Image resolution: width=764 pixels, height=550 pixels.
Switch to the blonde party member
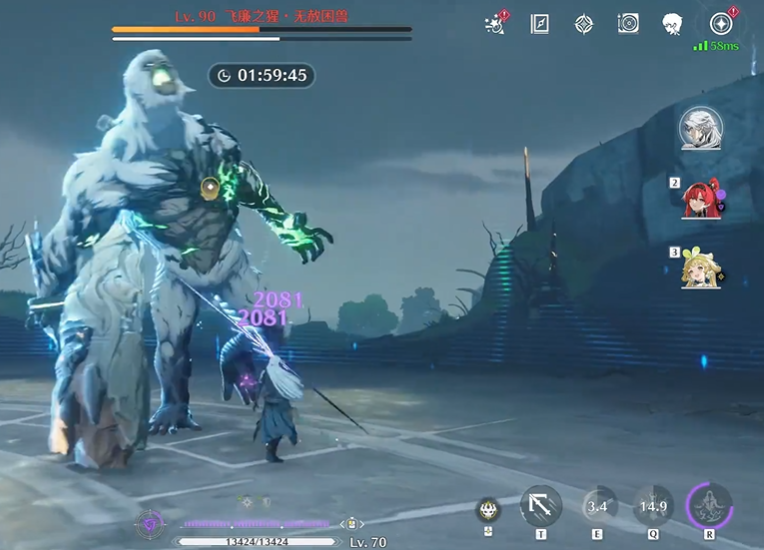point(699,268)
